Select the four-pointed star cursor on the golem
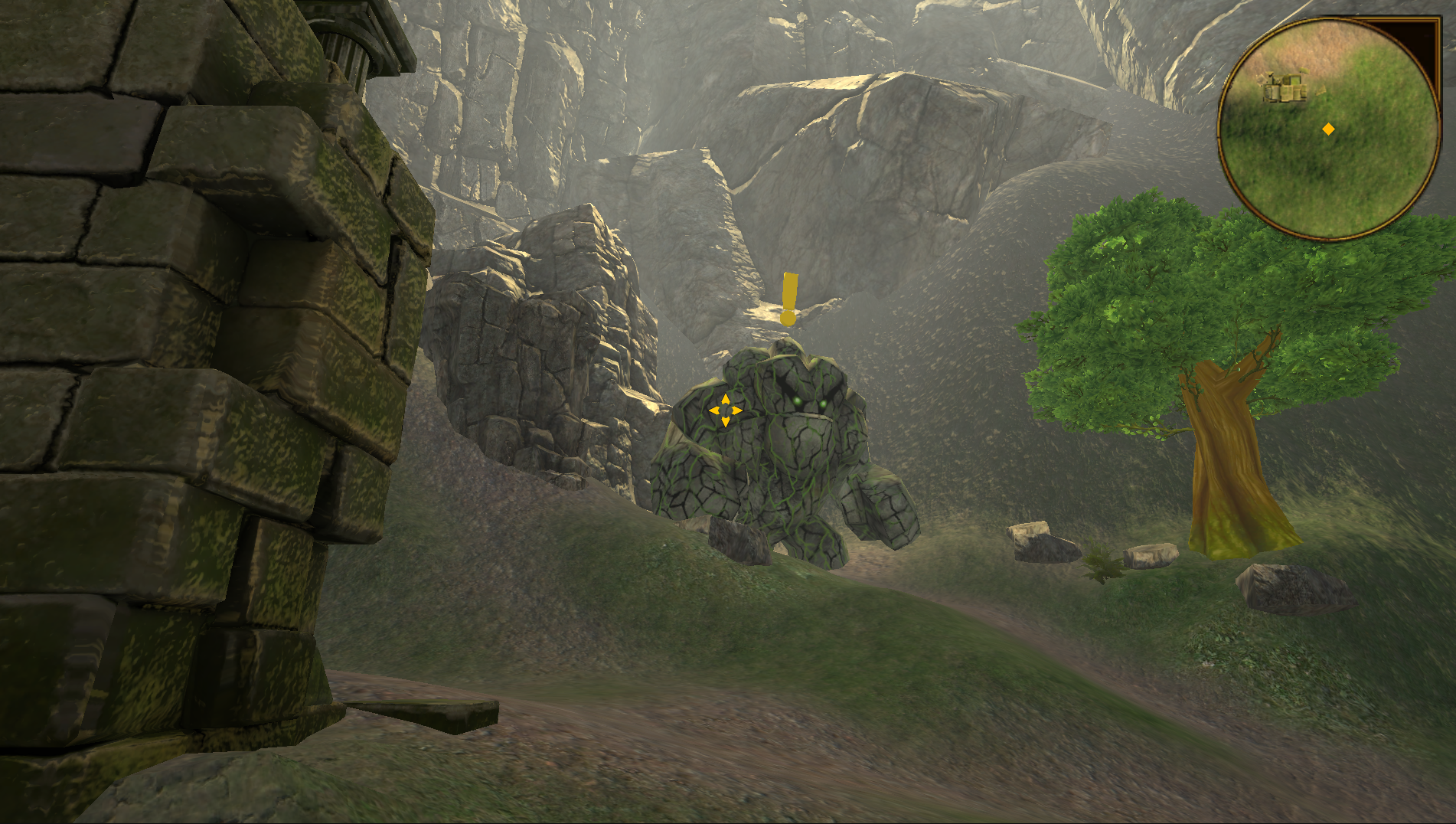 pyautogui.click(x=724, y=410)
